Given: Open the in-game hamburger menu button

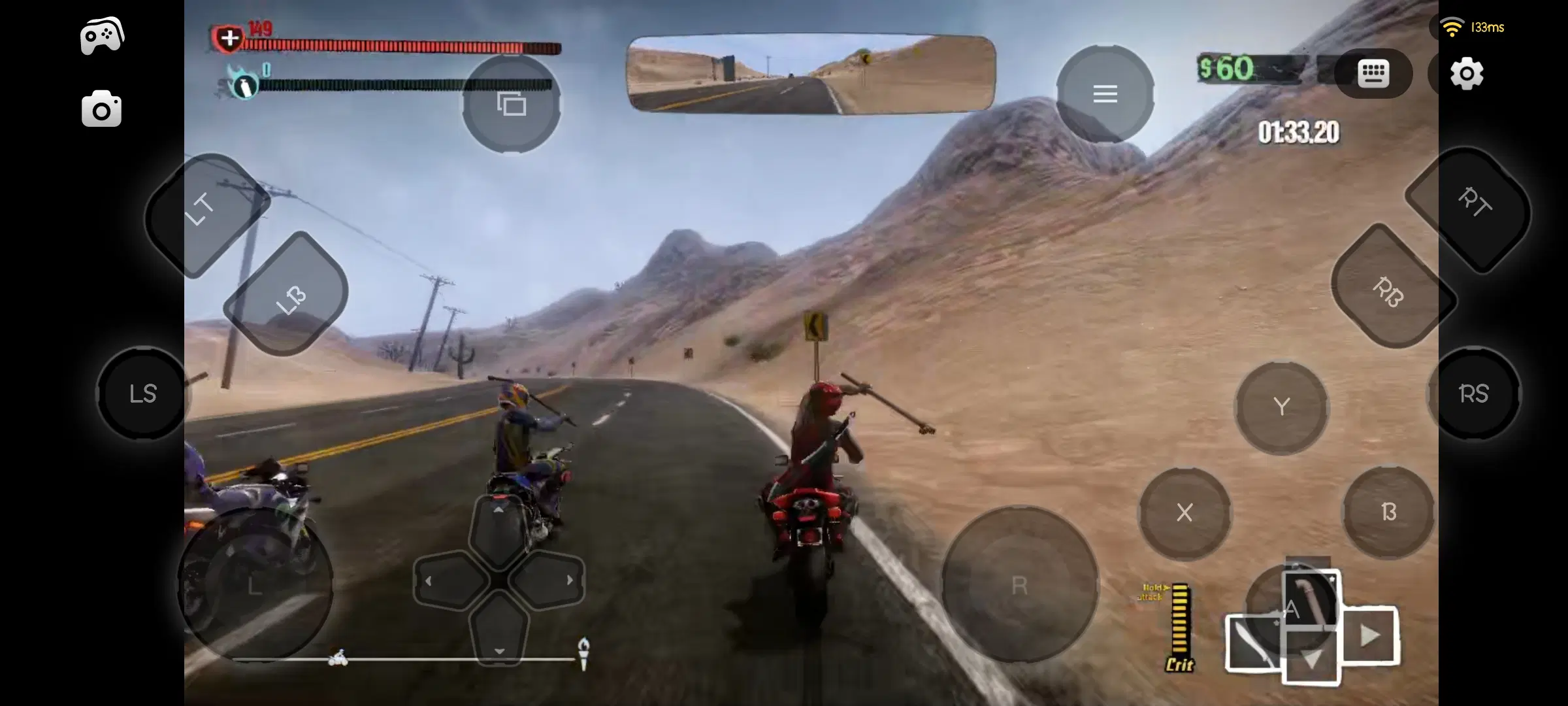Looking at the screenshot, I should [x=1105, y=93].
